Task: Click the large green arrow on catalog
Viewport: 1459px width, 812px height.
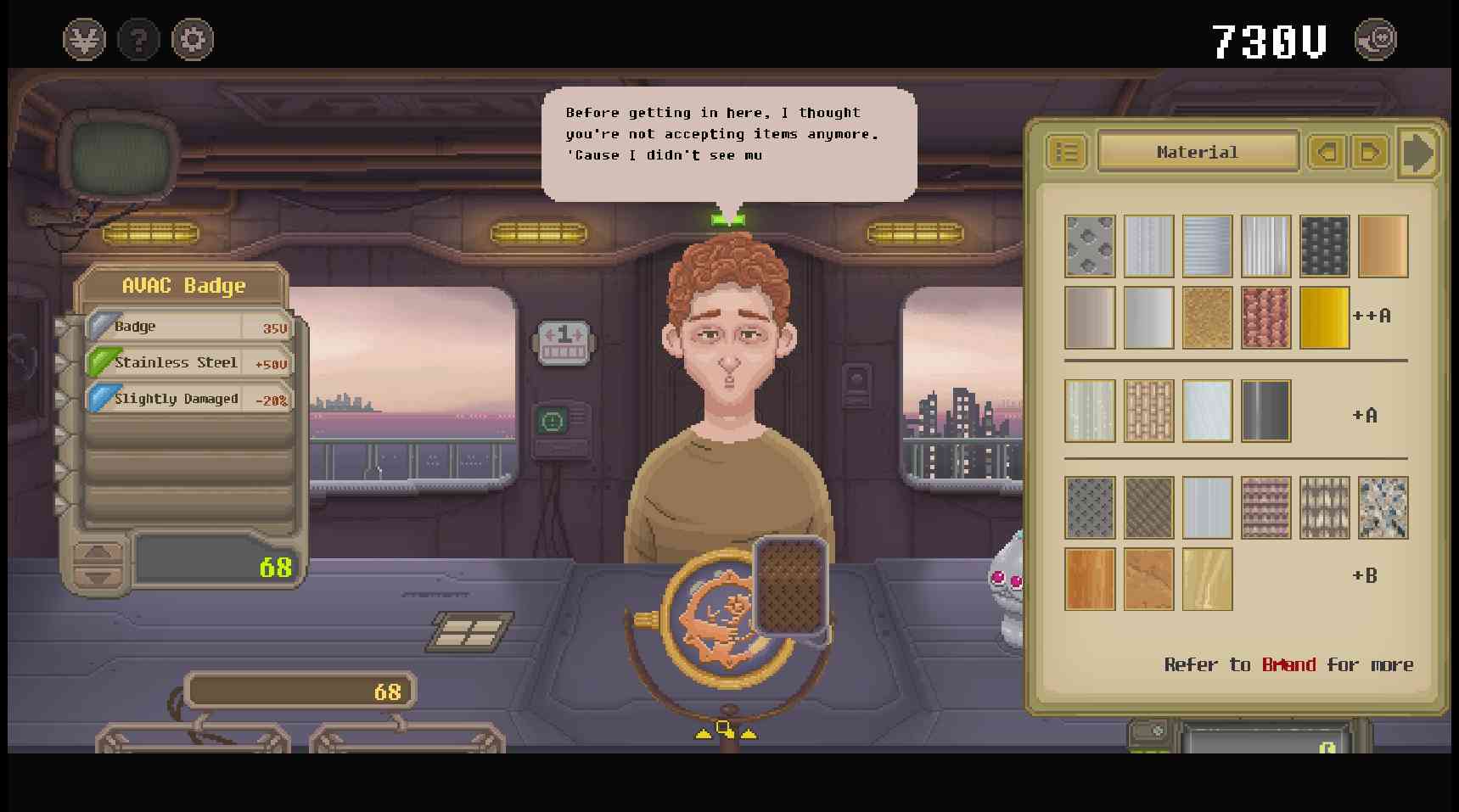Action: click(1418, 153)
